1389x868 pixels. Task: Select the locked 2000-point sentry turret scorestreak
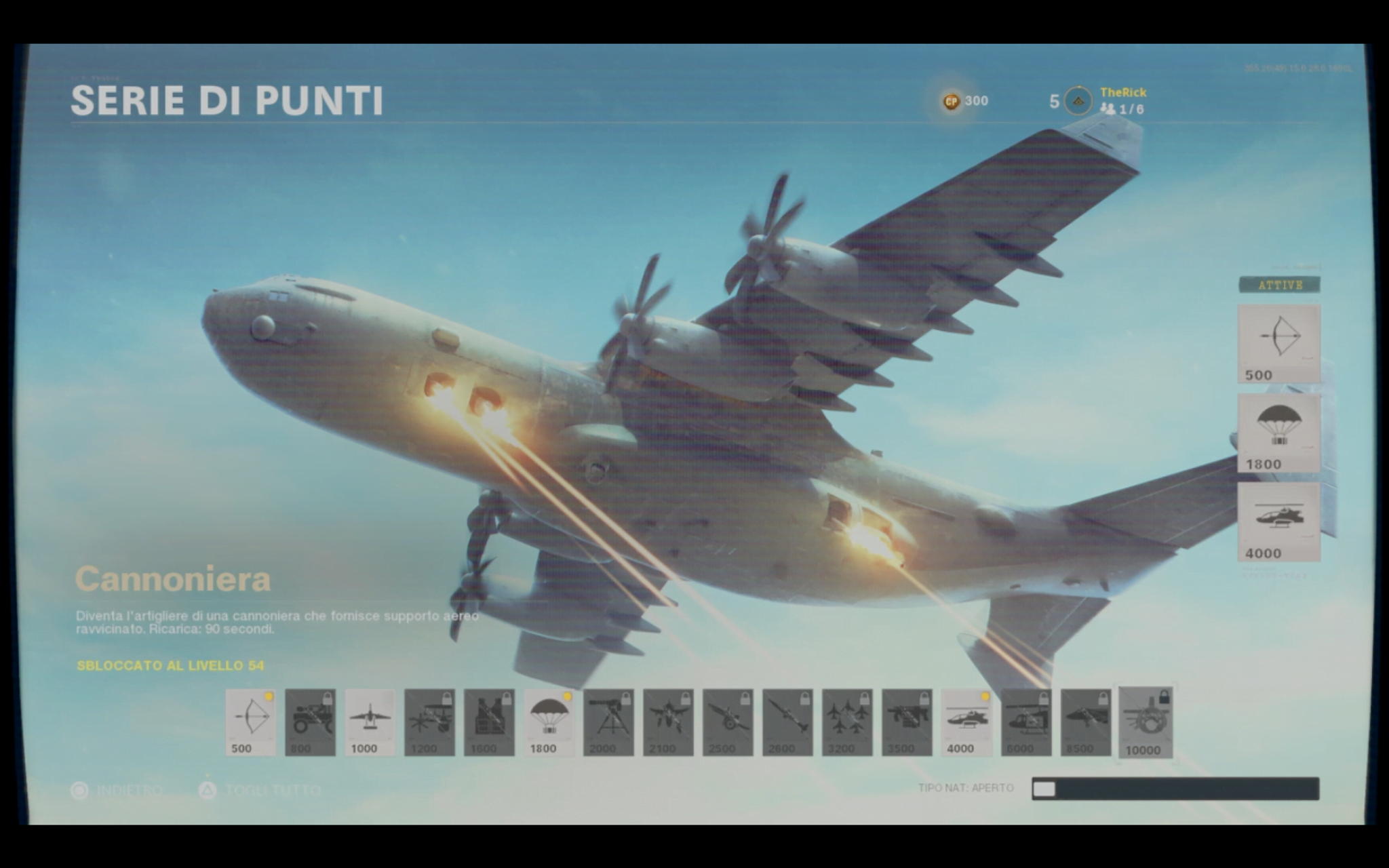(609, 722)
